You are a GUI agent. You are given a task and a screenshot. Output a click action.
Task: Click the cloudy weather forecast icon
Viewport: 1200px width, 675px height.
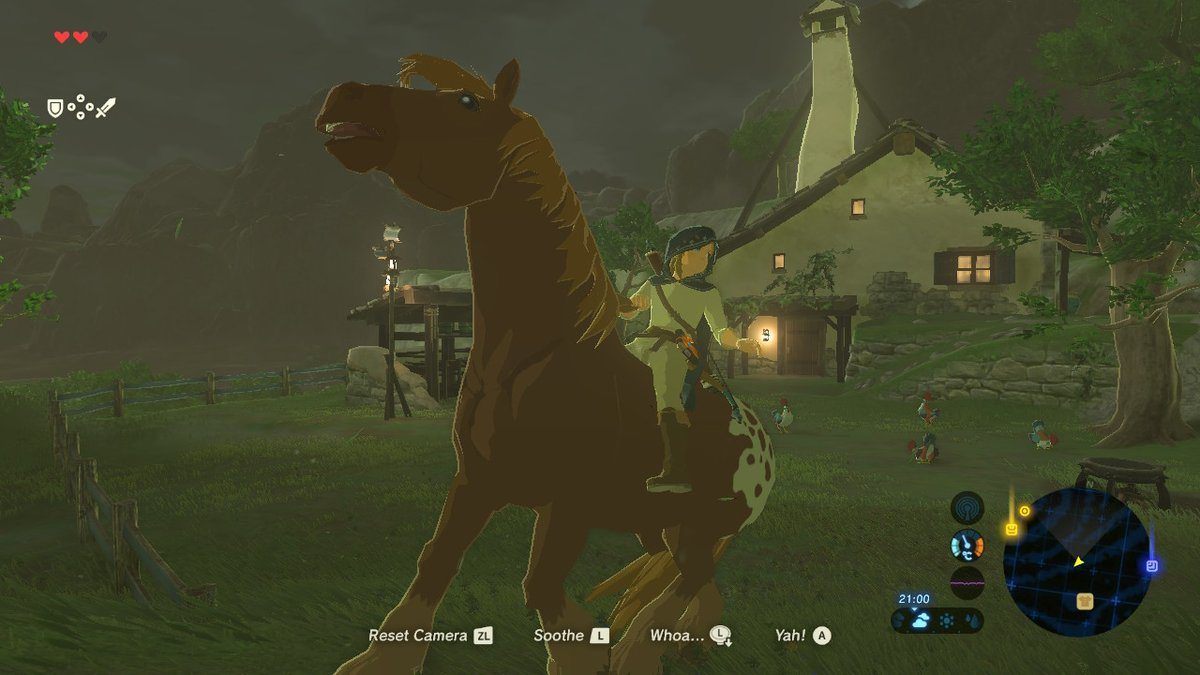point(921,620)
